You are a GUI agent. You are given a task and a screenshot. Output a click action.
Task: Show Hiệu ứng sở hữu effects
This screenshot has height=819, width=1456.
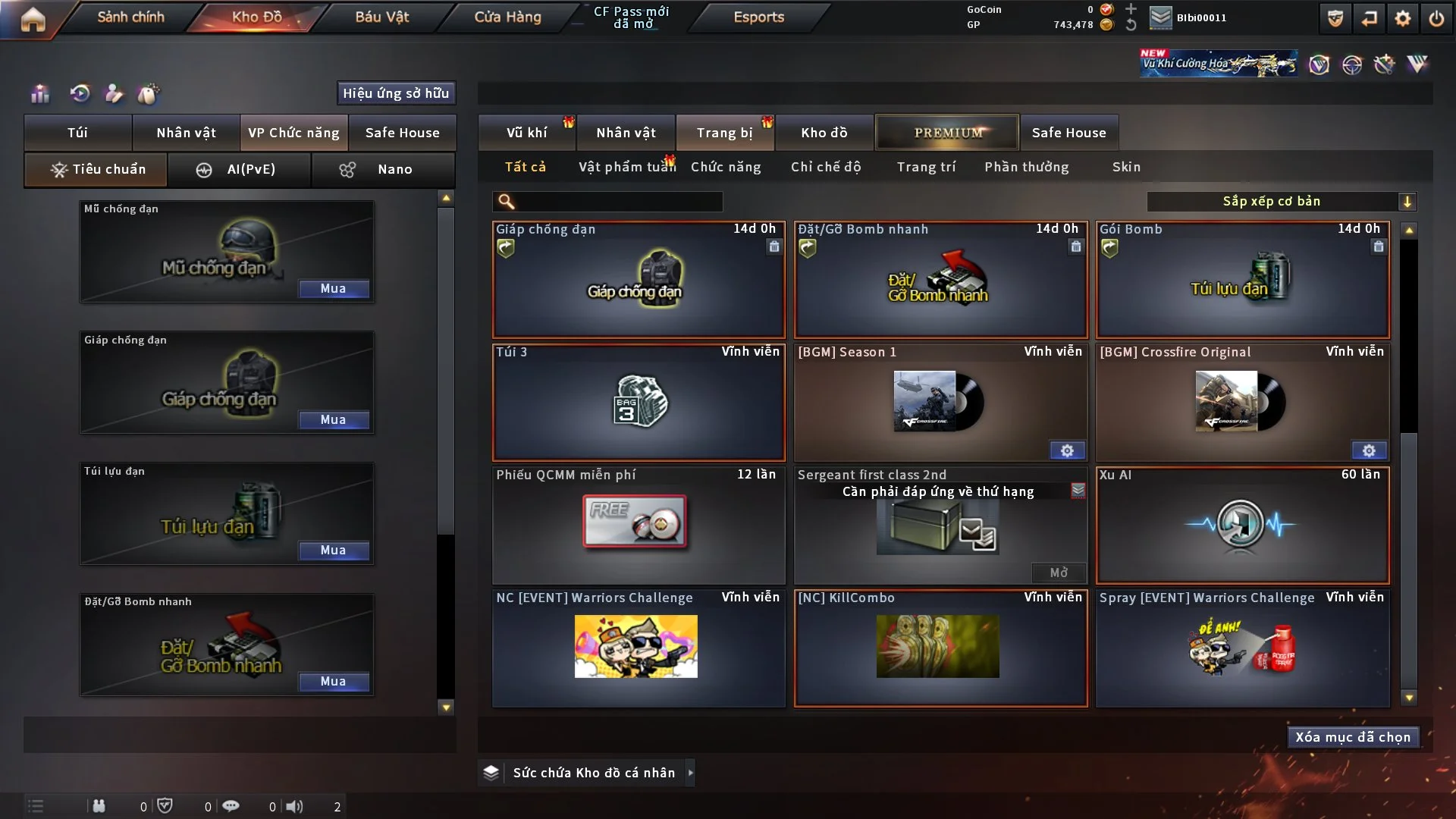tap(396, 93)
